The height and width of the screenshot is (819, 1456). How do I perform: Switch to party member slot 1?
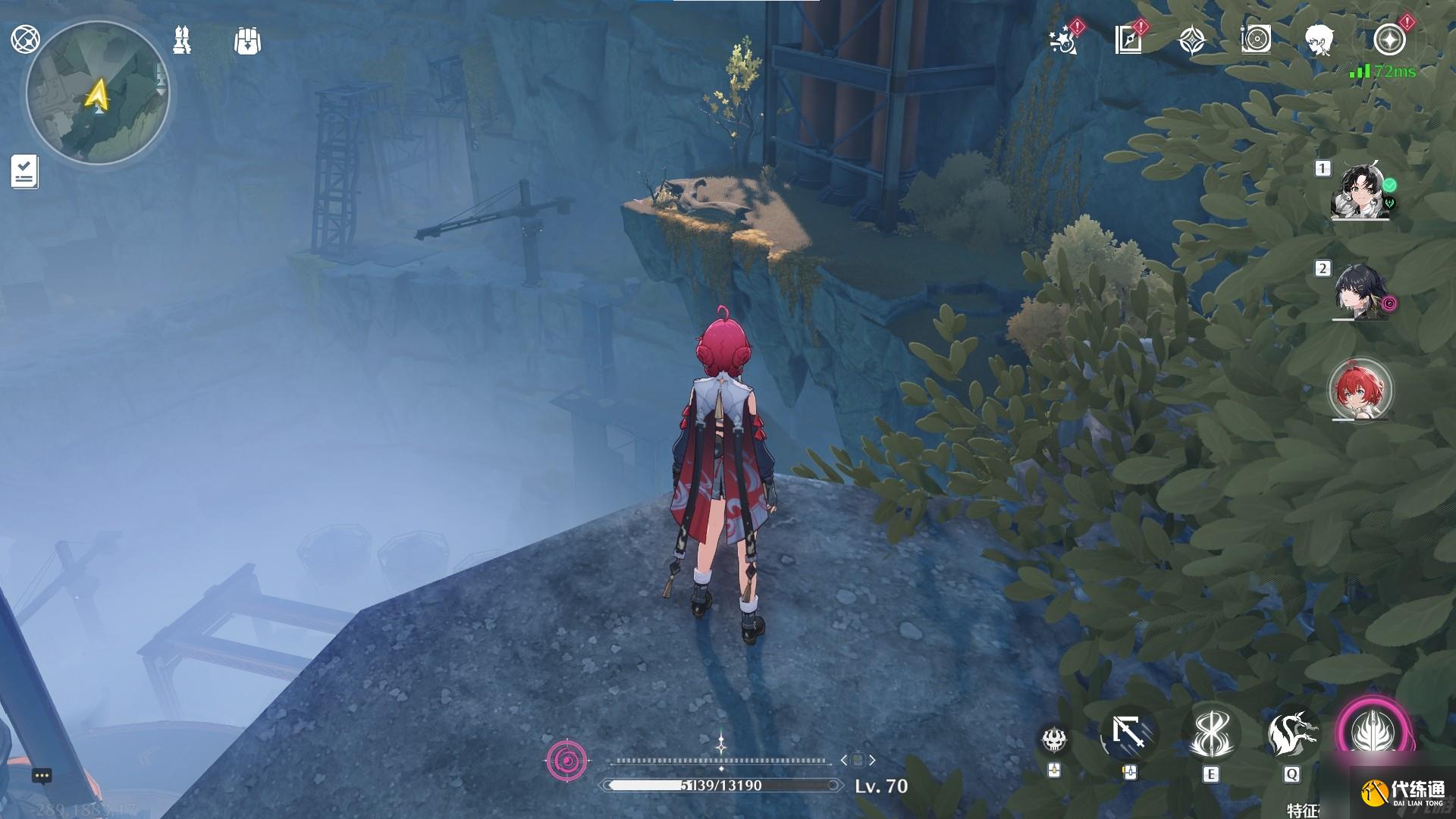pyautogui.click(x=1360, y=191)
